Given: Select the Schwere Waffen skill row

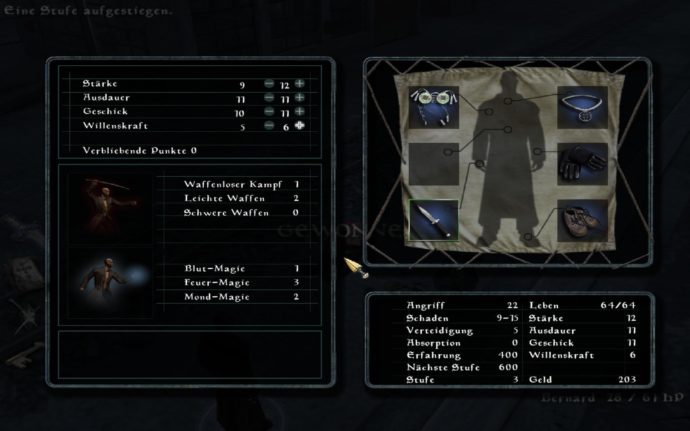Looking at the screenshot, I should [x=242, y=212].
